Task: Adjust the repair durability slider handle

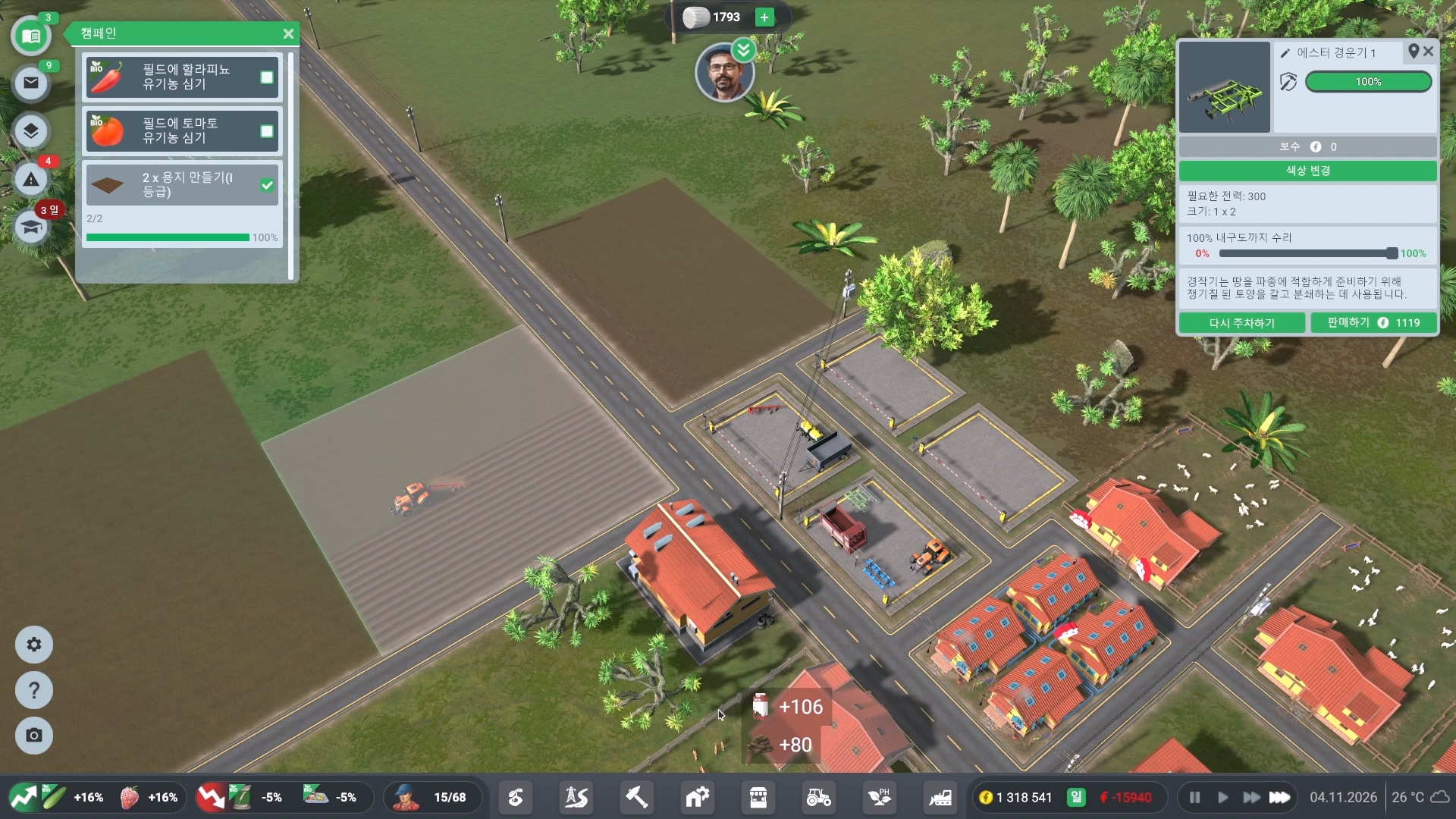Action: [x=1392, y=253]
